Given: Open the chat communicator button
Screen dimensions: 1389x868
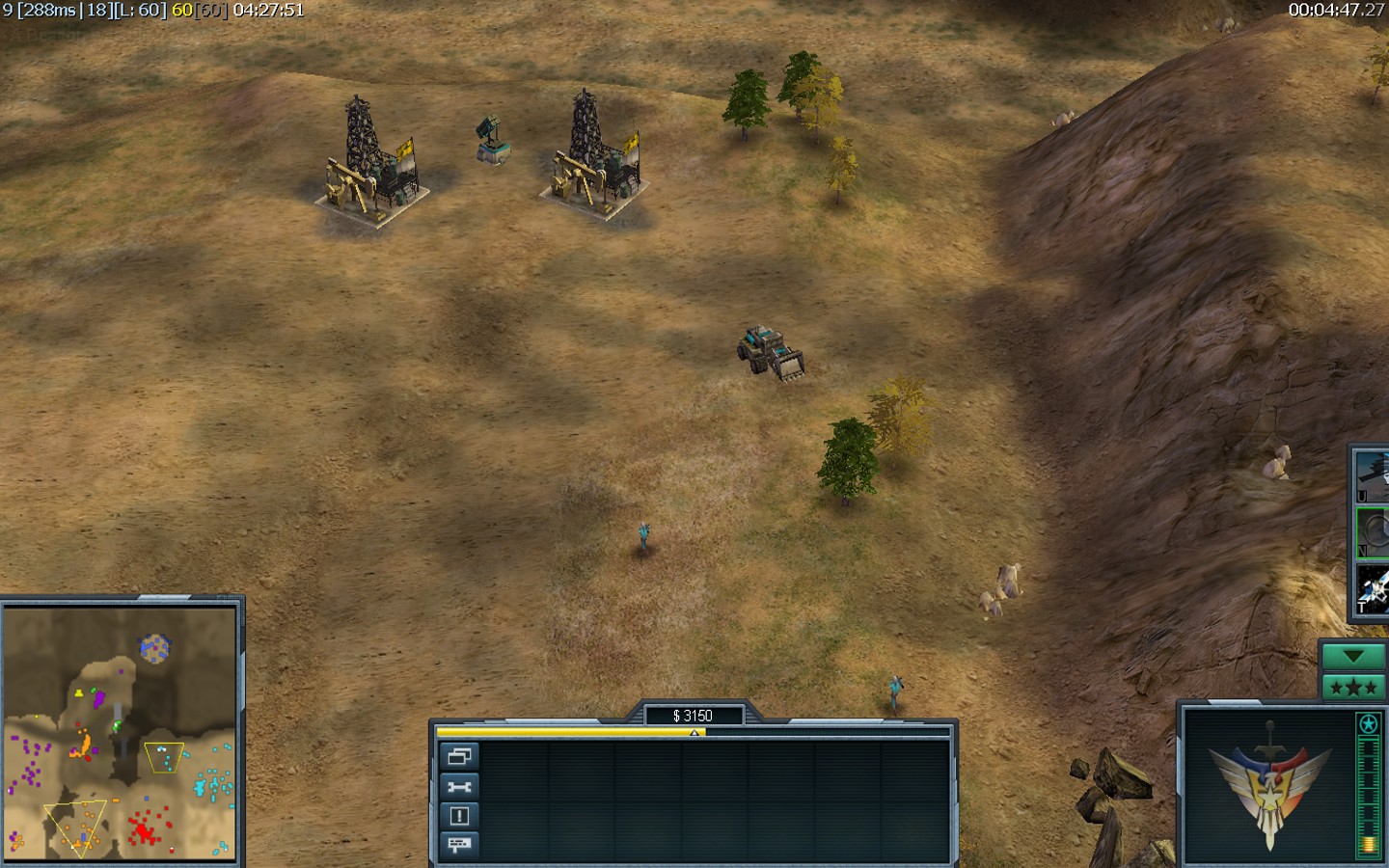Looking at the screenshot, I should point(459,845).
